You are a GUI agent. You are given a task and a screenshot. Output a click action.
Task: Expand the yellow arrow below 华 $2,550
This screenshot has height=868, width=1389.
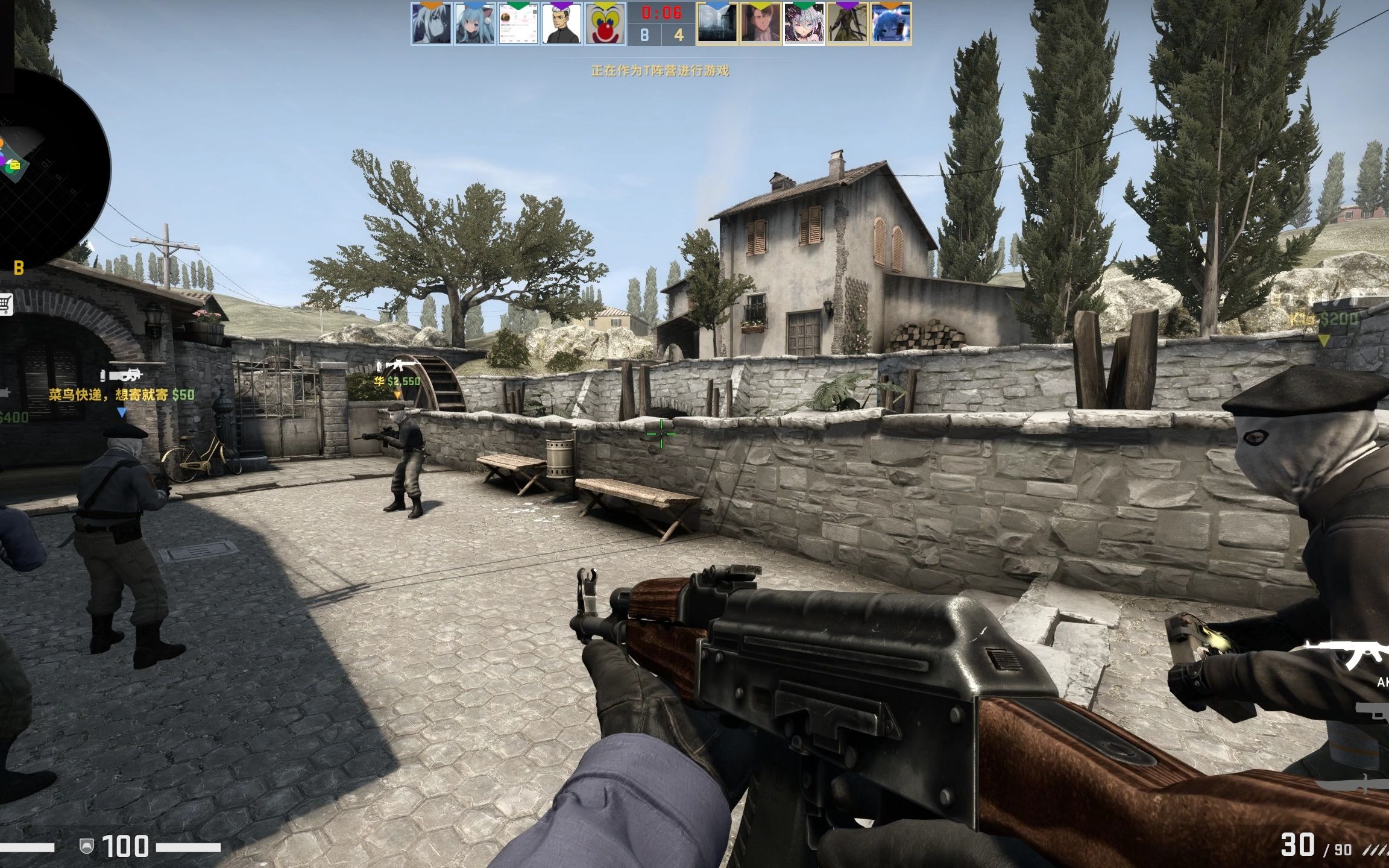coord(398,392)
